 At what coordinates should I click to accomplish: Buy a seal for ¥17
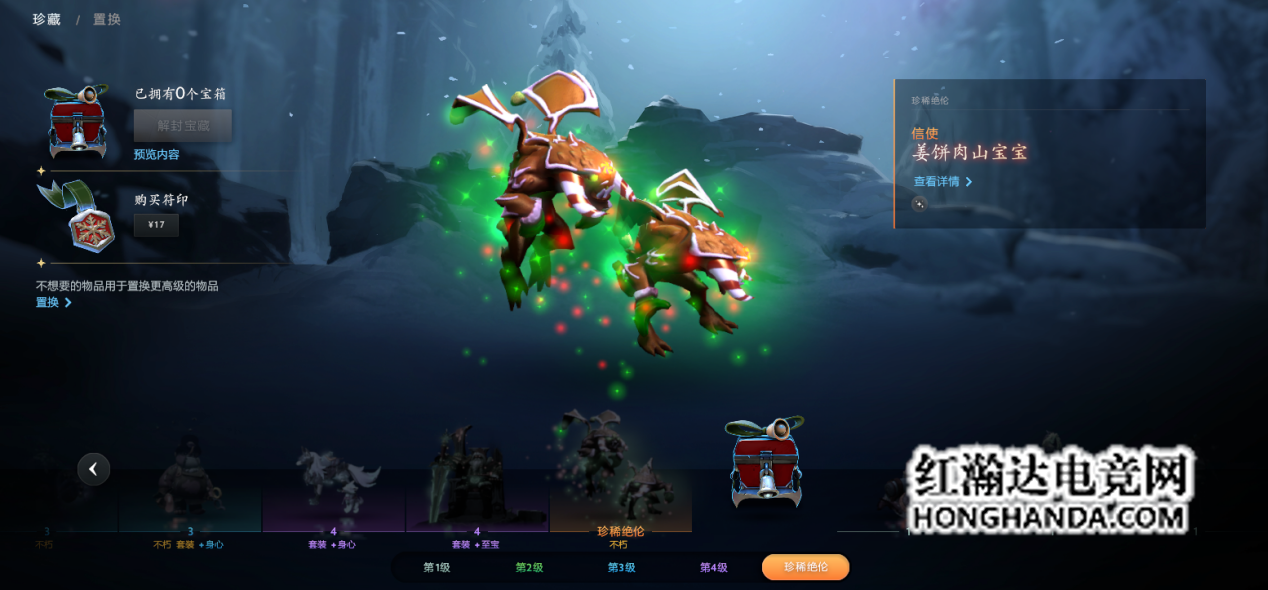point(156,225)
